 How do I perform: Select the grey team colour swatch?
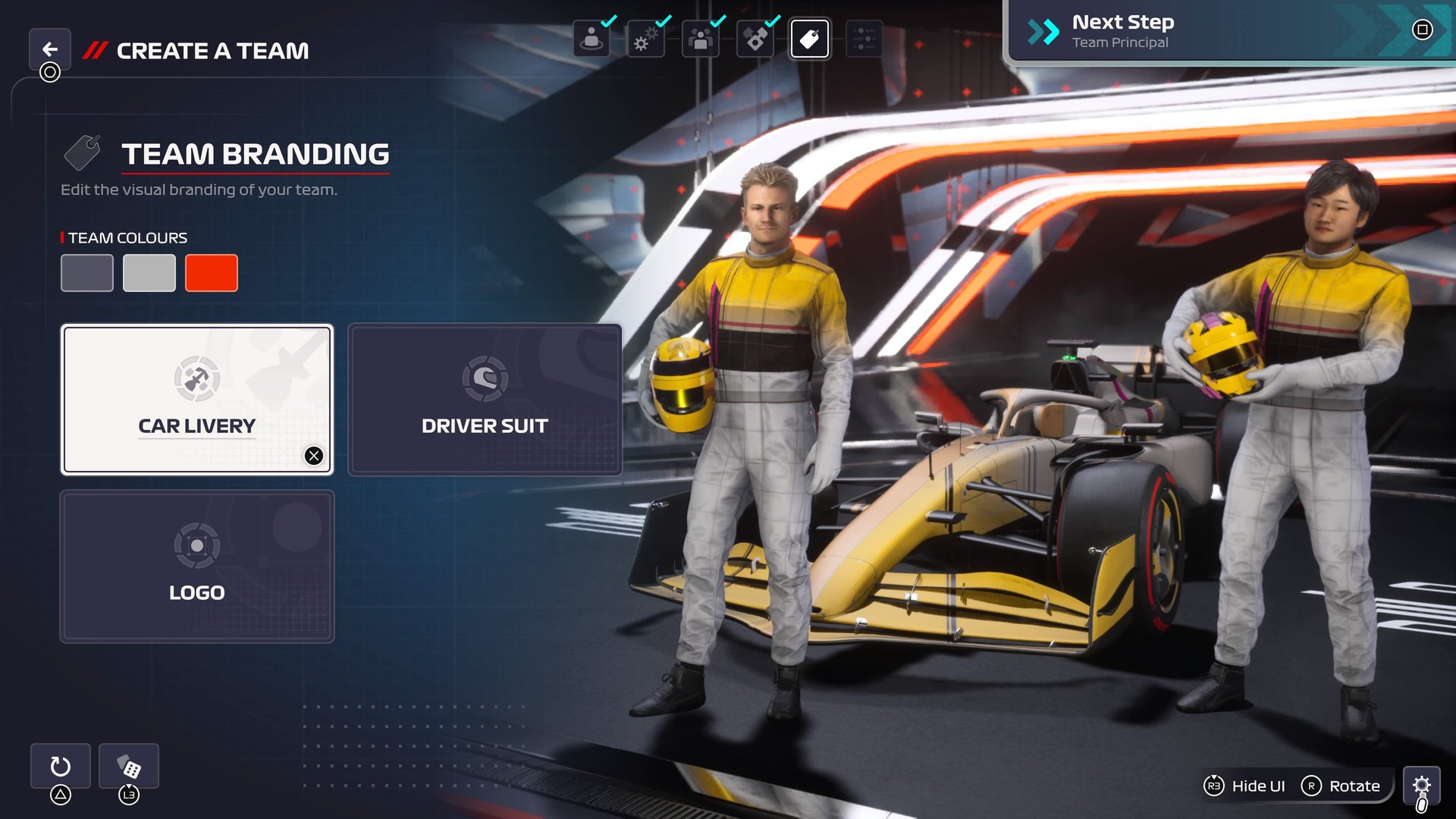[x=149, y=272]
